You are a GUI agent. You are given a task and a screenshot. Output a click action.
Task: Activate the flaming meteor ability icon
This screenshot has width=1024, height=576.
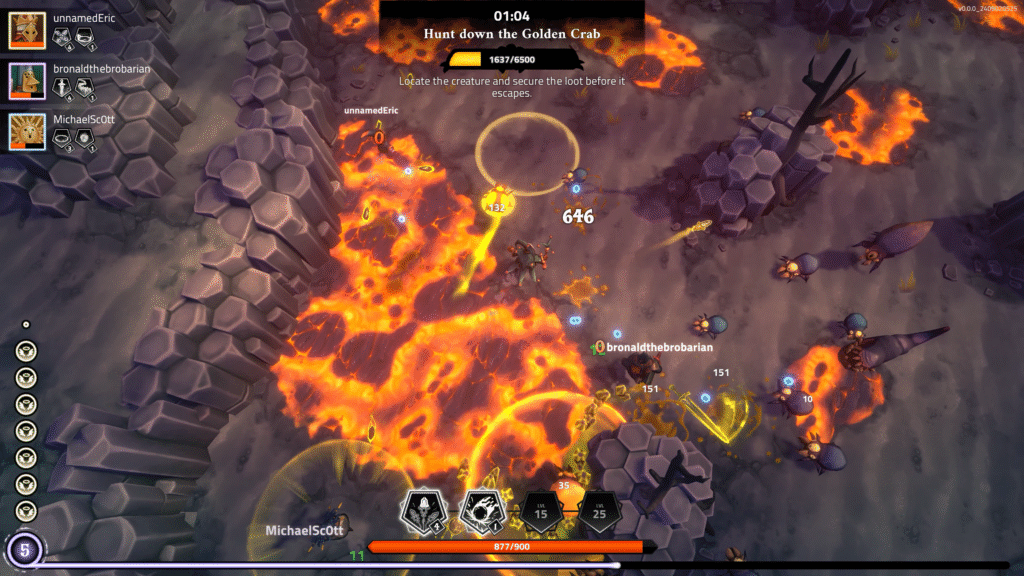pyautogui.click(x=481, y=512)
